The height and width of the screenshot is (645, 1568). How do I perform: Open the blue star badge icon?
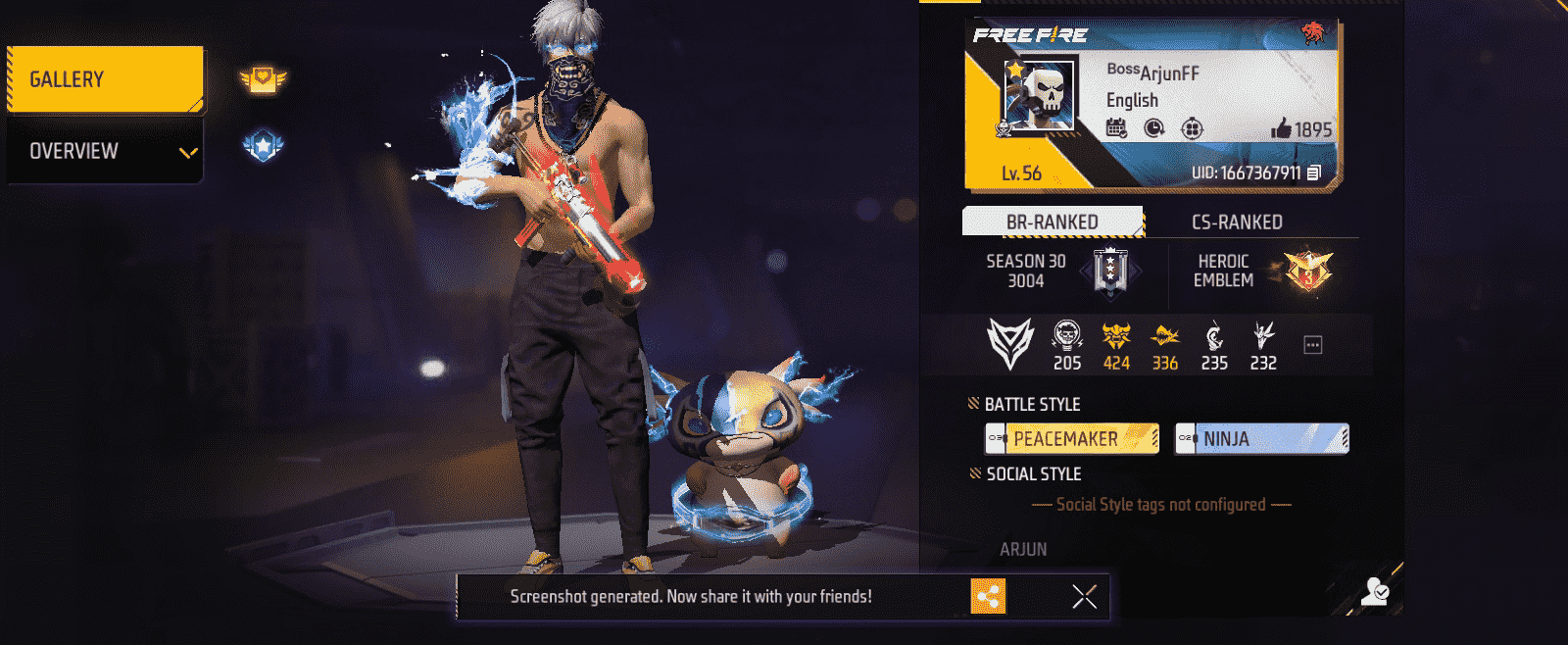tap(263, 147)
